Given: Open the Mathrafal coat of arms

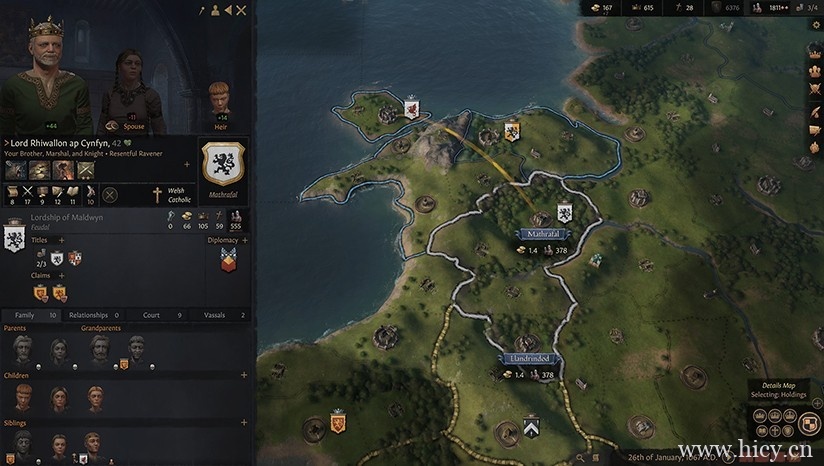Looking at the screenshot, I should tap(225, 164).
